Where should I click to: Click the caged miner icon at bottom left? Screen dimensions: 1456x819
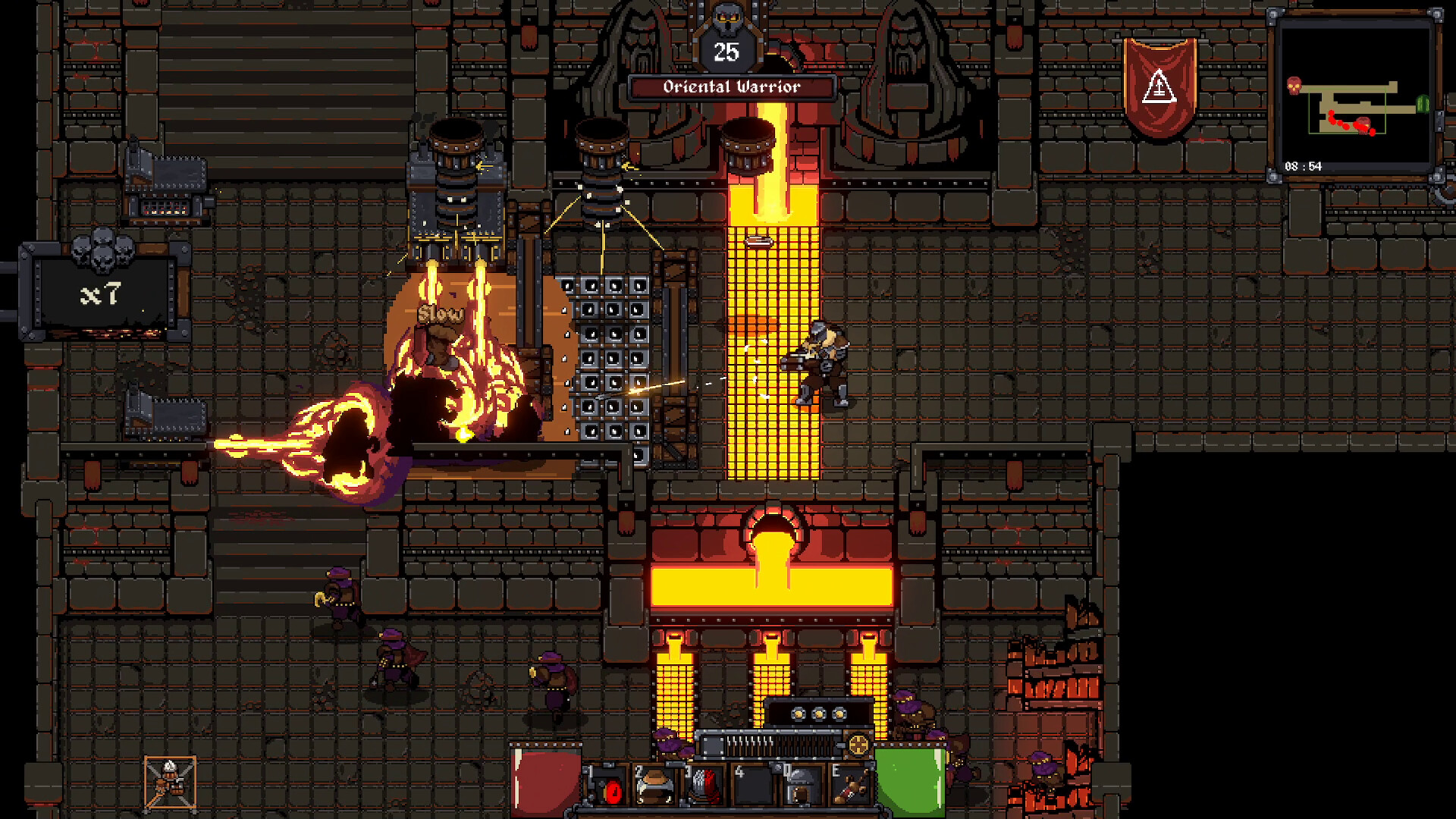coord(168,781)
